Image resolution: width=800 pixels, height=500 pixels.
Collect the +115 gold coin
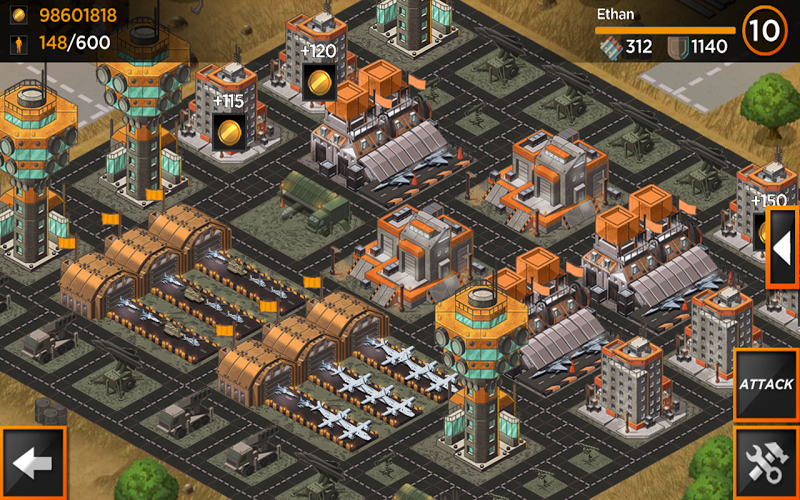[229, 130]
